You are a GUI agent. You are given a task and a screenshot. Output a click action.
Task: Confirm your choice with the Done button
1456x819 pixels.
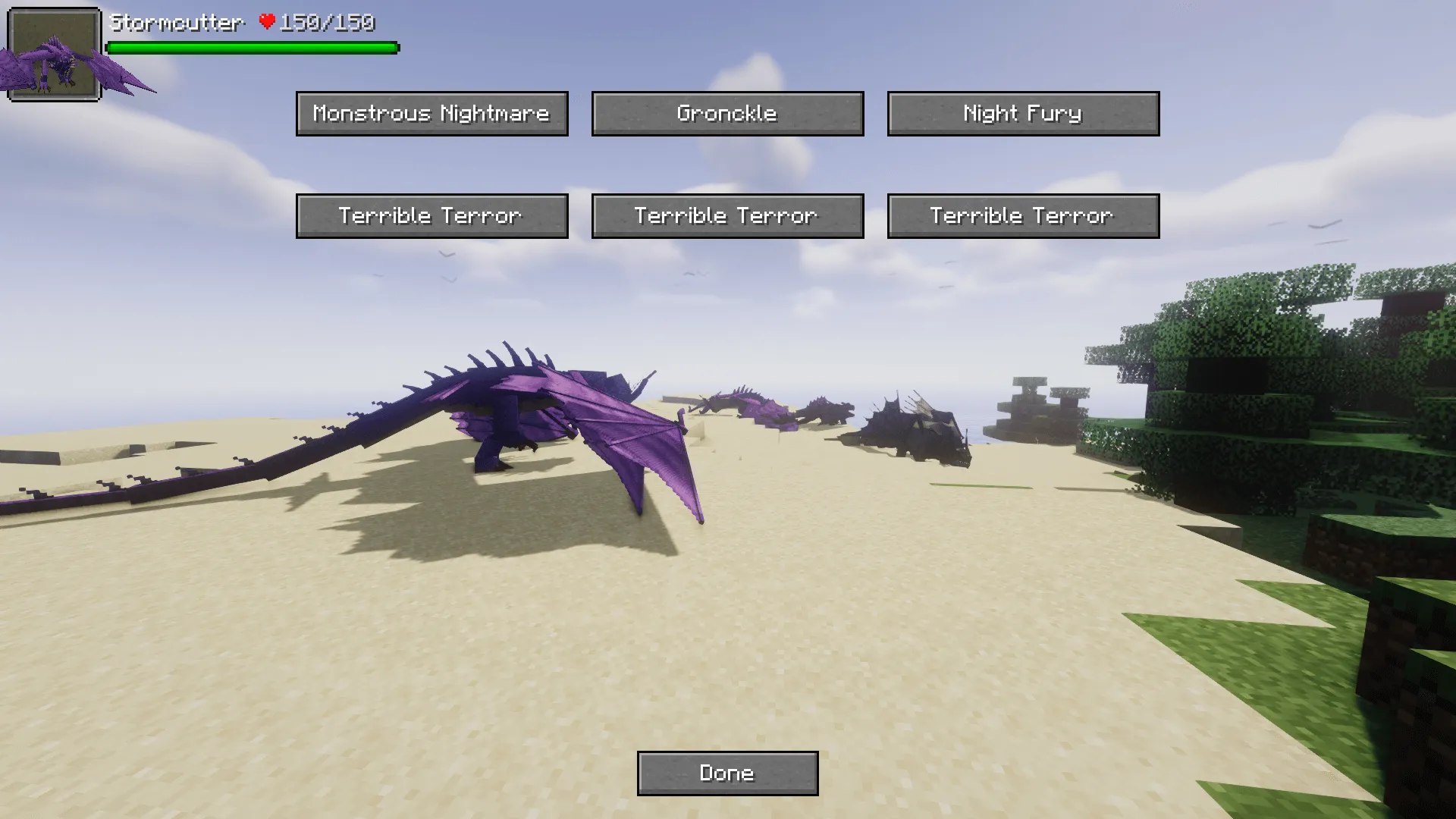click(727, 772)
